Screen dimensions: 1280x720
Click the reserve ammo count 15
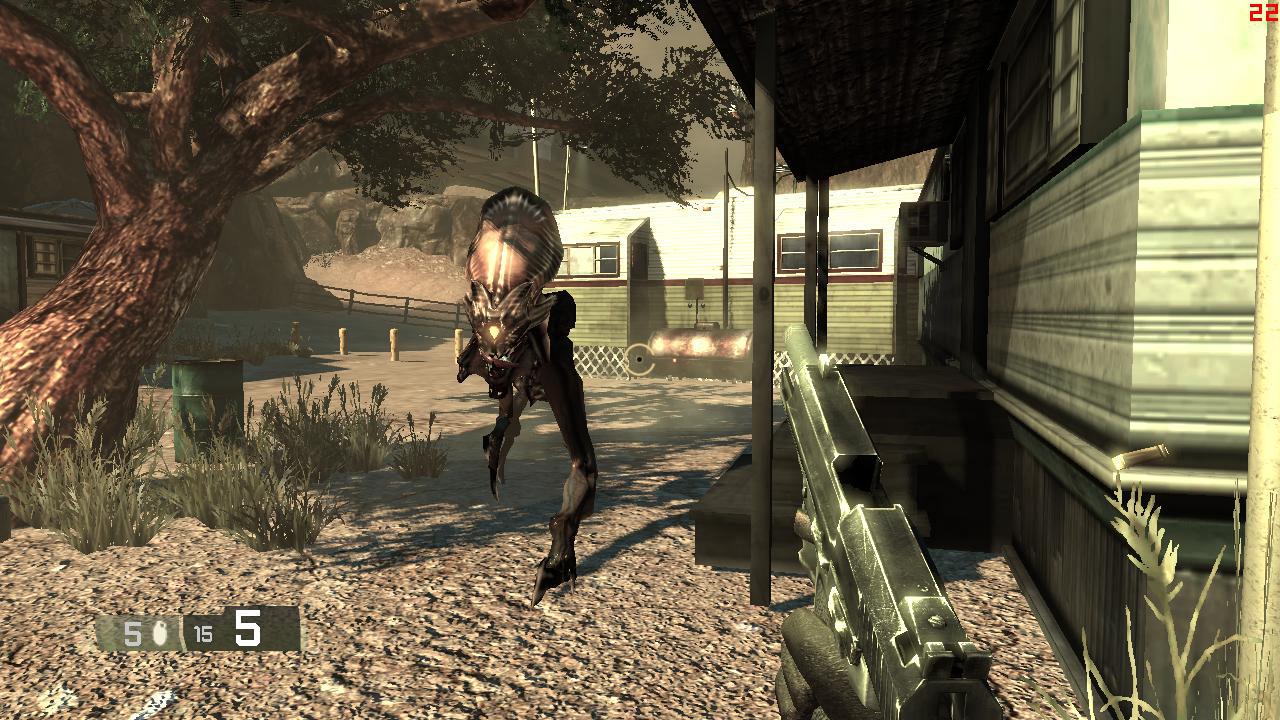[204, 632]
